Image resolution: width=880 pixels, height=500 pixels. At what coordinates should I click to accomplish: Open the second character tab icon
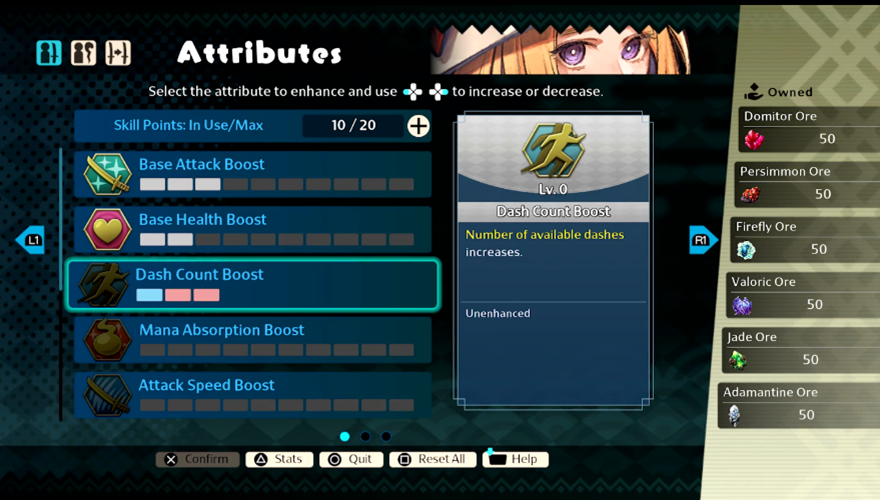point(84,53)
